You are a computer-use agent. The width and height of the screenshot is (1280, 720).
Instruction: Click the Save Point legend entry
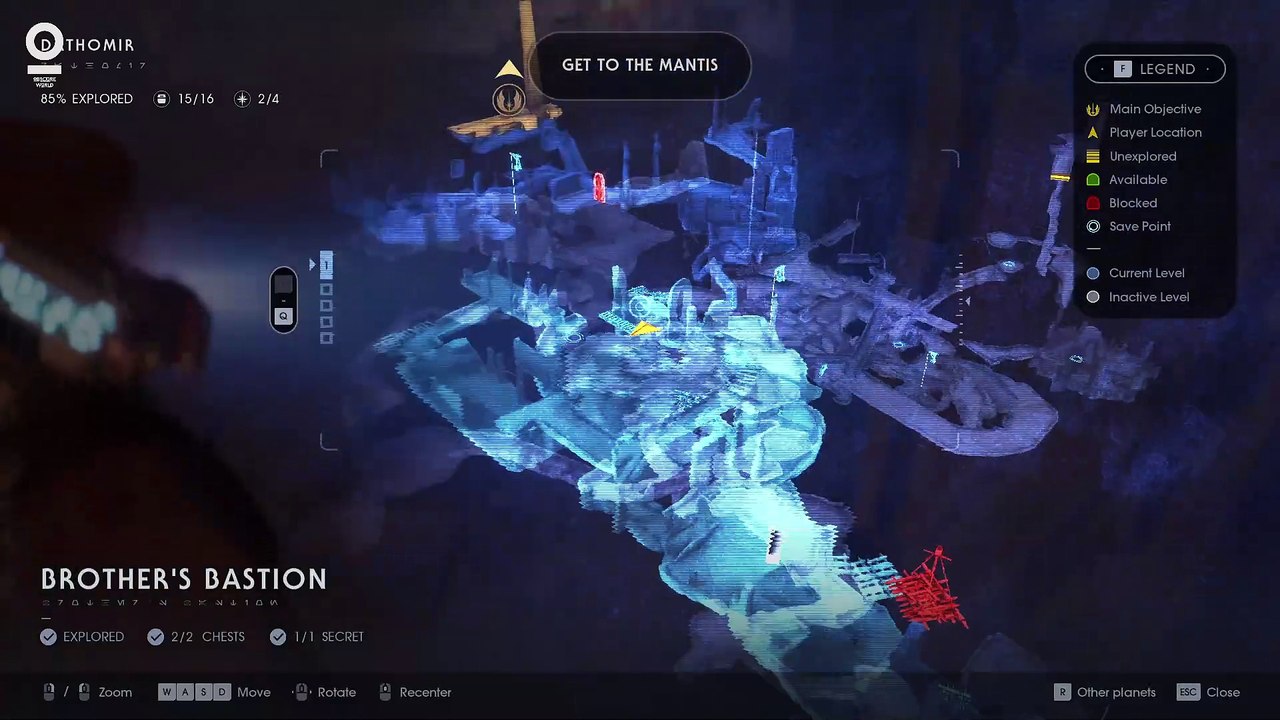pyautogui.click(x=1139, y=226)
